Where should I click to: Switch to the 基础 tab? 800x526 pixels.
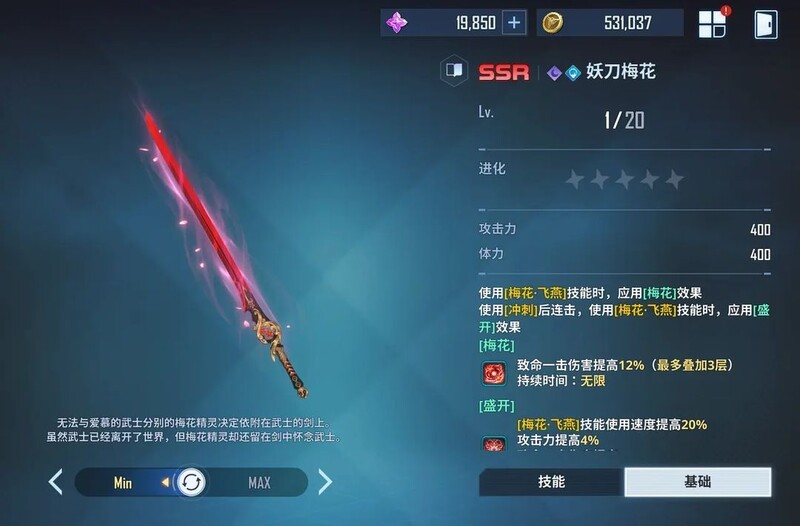tap(698, 482)
